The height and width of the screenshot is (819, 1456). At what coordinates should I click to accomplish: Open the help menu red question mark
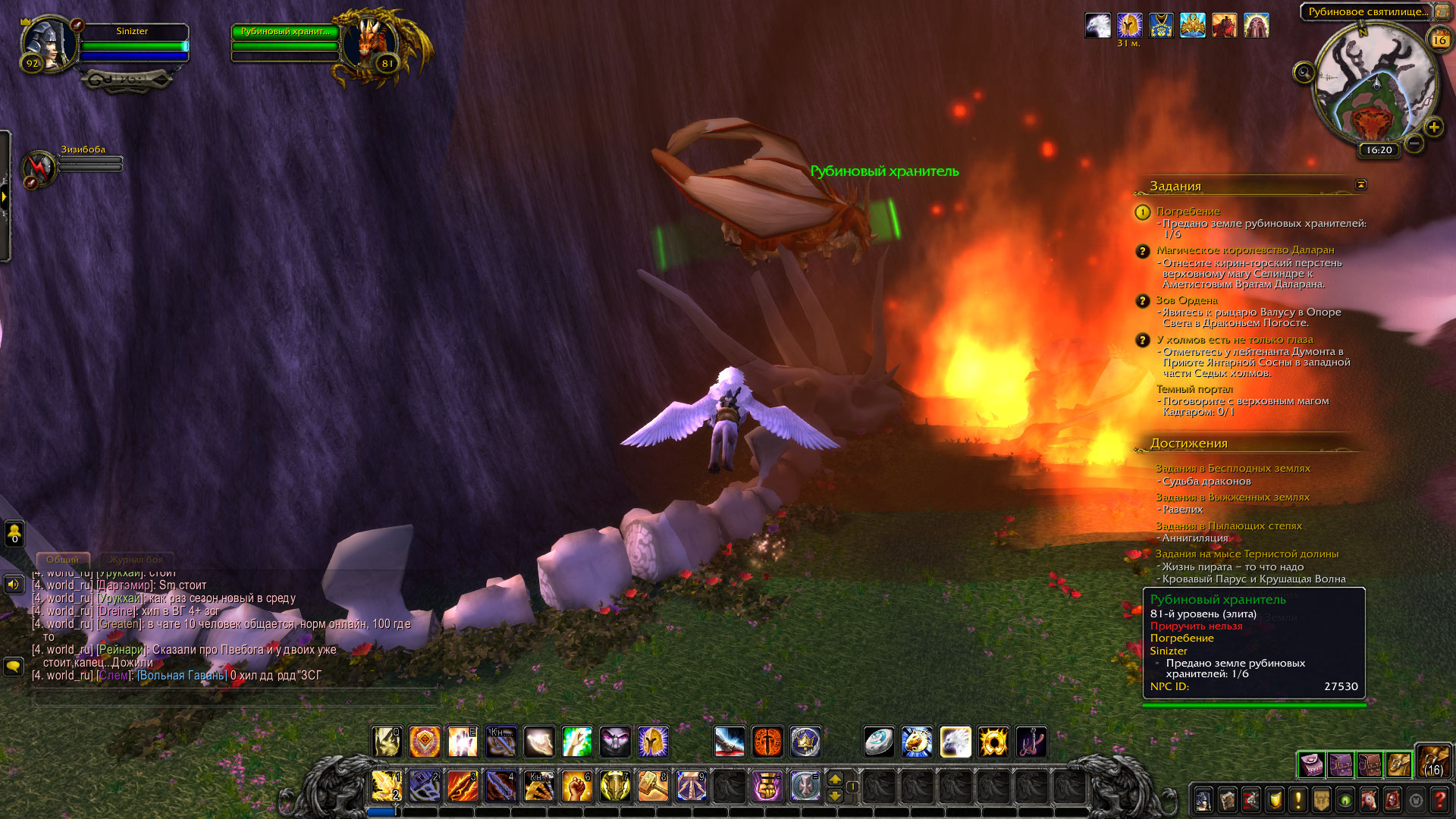point(1439,800)
